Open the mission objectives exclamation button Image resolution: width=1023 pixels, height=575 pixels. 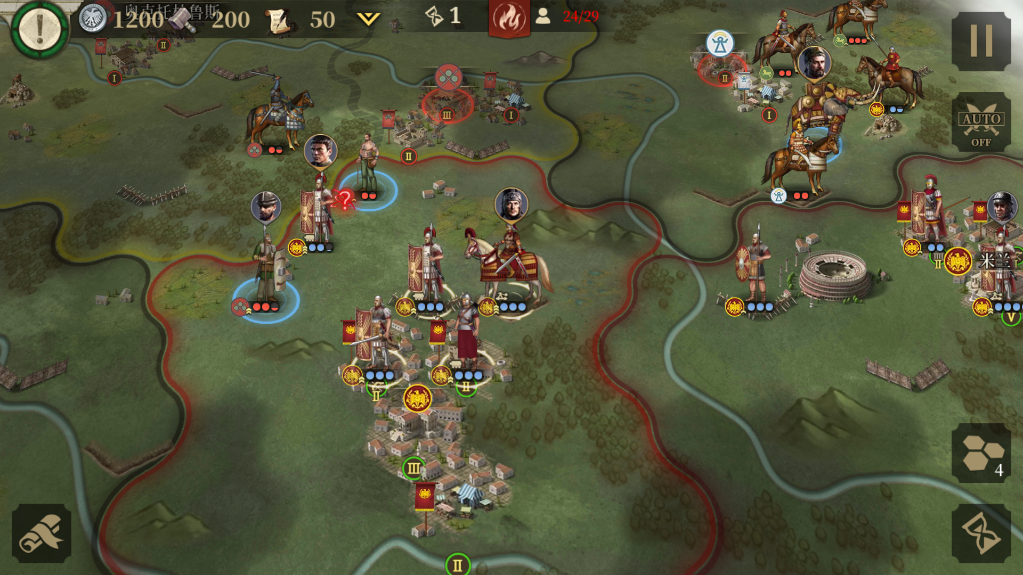[x=38, y=29]
